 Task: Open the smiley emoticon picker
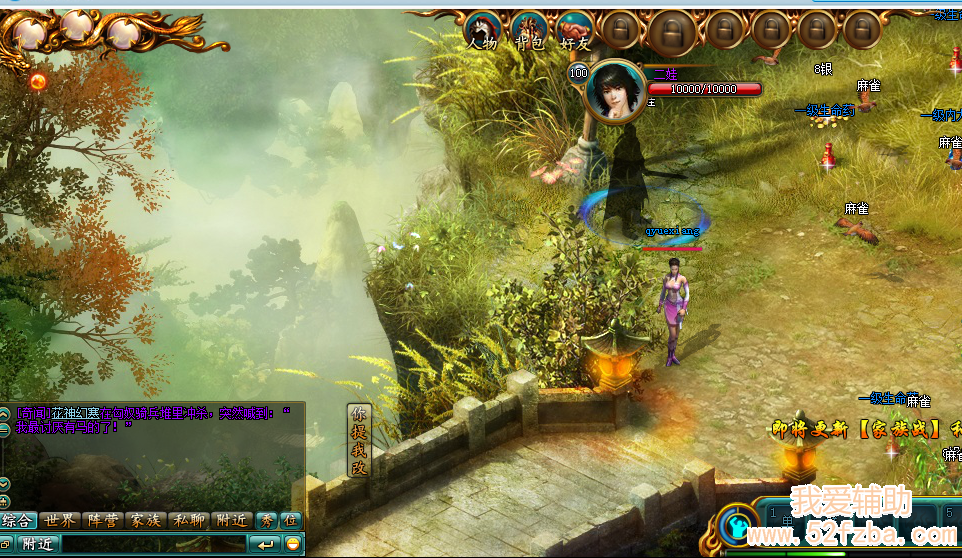pos(293,544)
